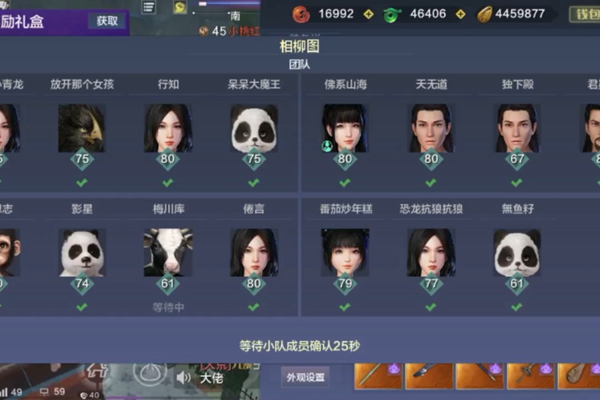Add more copper coin currency
Screen dimensions: 600x400
click(367, 14)
